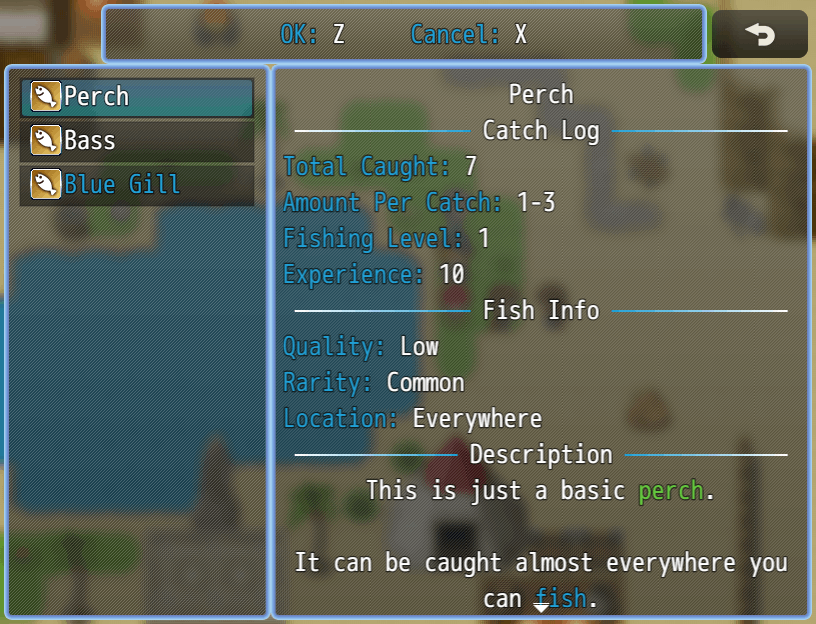
Task: Choose the Bass entry
Action: tap(137, 141)
